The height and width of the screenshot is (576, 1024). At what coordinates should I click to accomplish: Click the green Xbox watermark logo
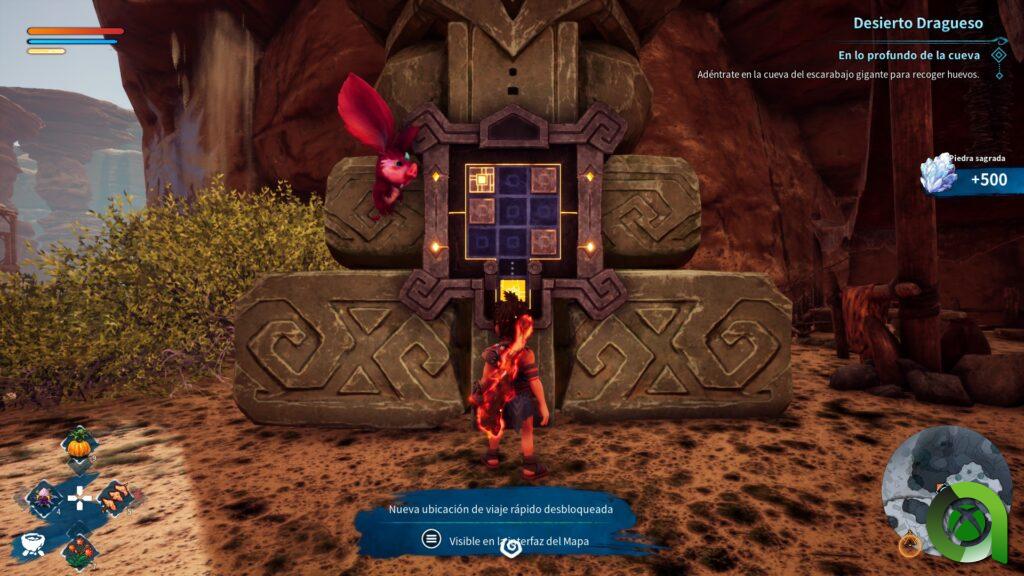(967, 524)
